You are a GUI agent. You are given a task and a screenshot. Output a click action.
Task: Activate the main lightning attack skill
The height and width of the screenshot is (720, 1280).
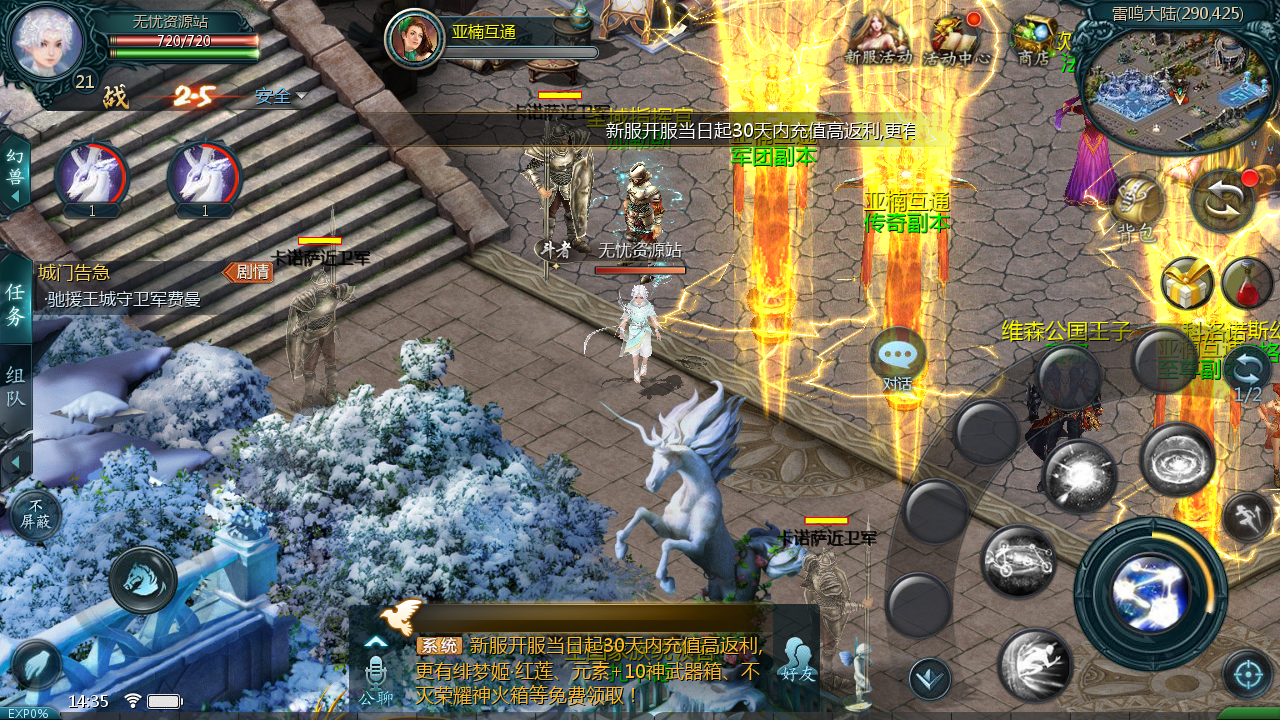tap(1150, 593)
